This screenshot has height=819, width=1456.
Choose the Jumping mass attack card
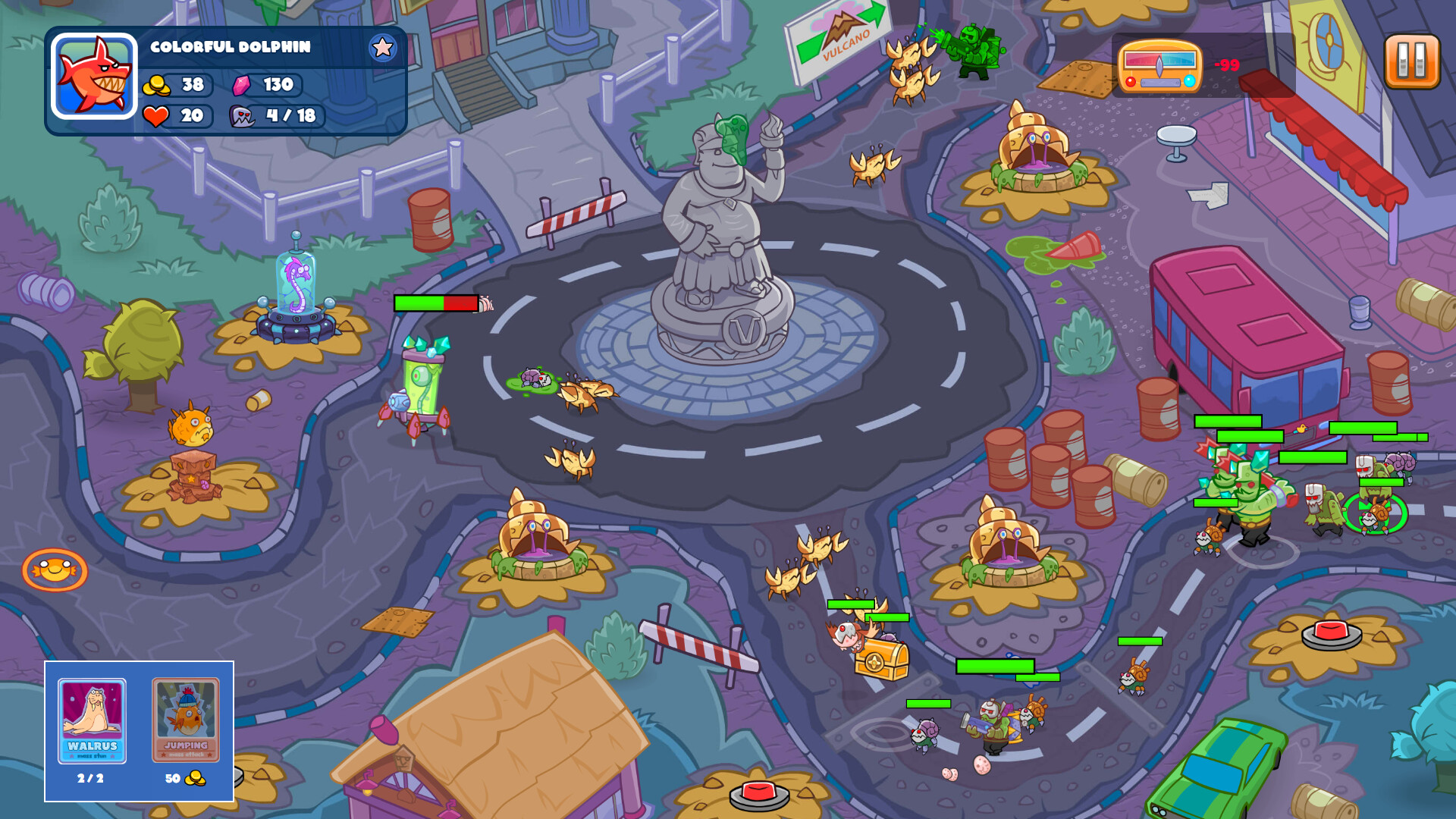point(186,720)
